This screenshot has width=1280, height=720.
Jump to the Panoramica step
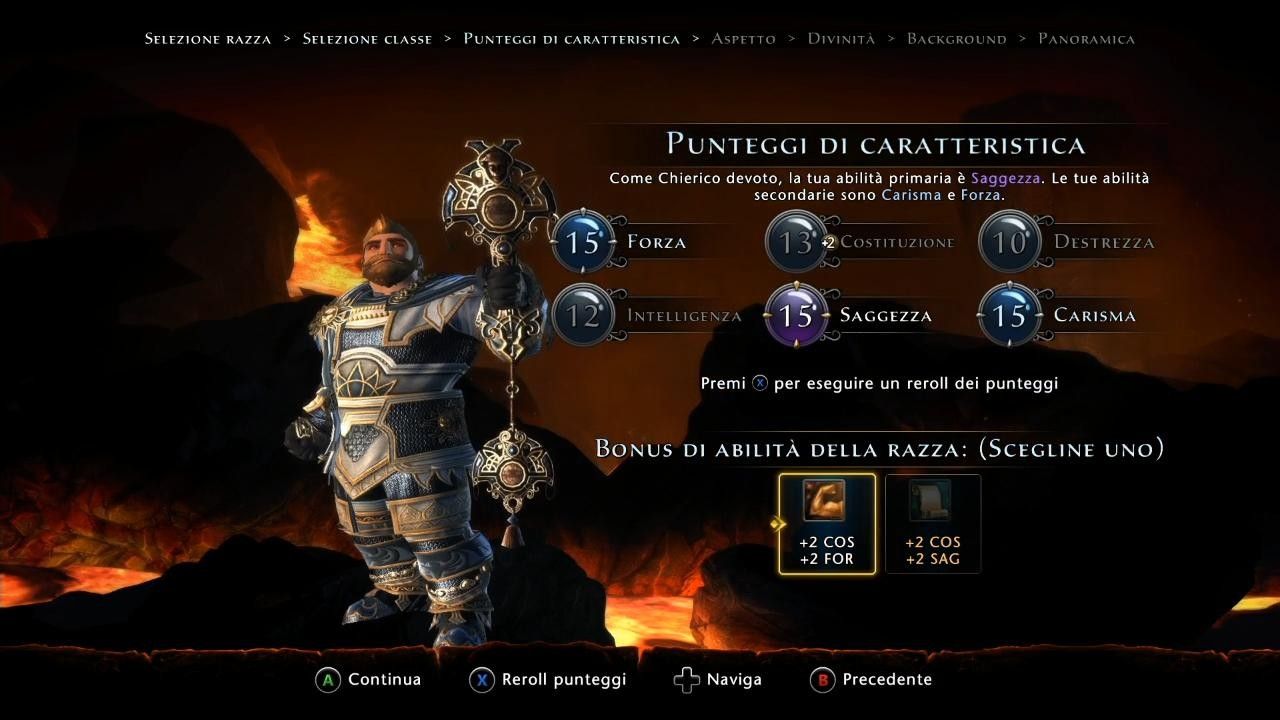[x=1086, y=39]
